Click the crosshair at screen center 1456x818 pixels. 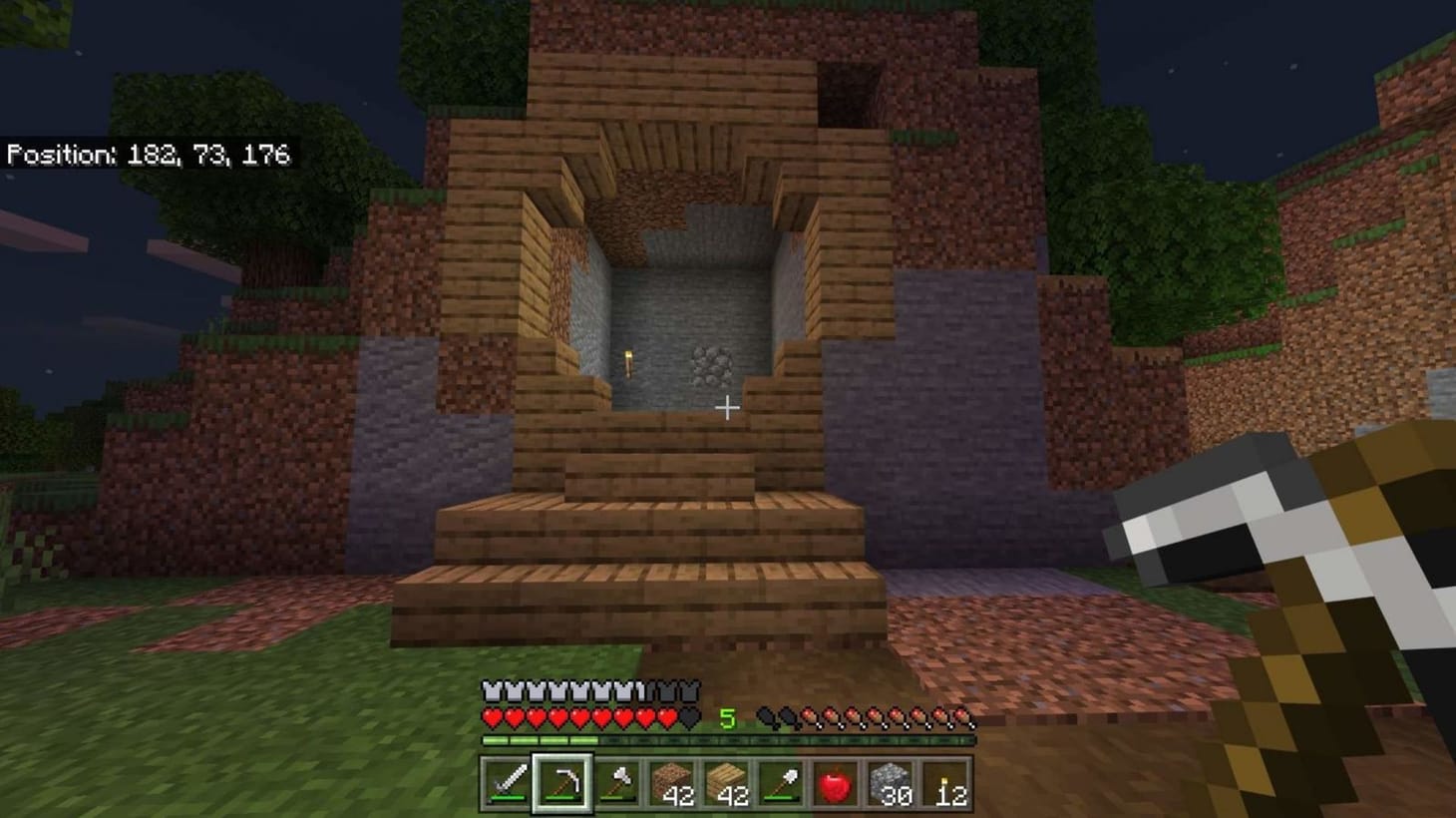pyautogui.click(x=728, y=407)
